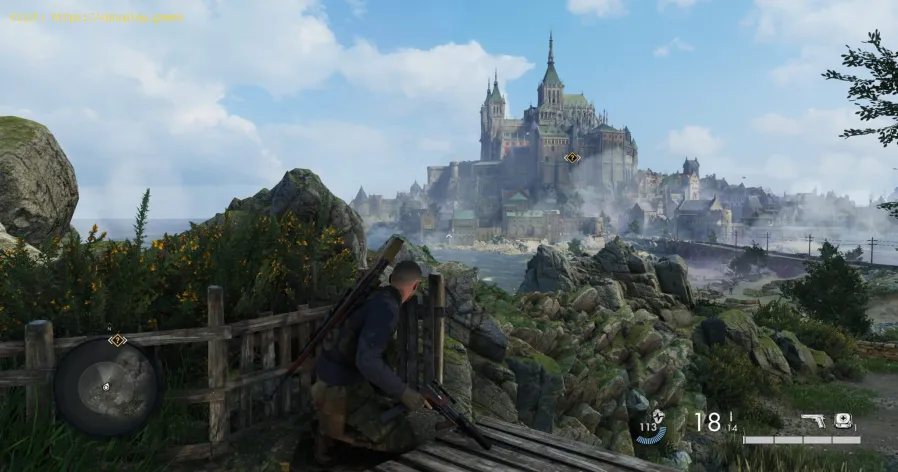Select the question mark marker on minimap
898x472 pixels.
click(x=117, y=340)
